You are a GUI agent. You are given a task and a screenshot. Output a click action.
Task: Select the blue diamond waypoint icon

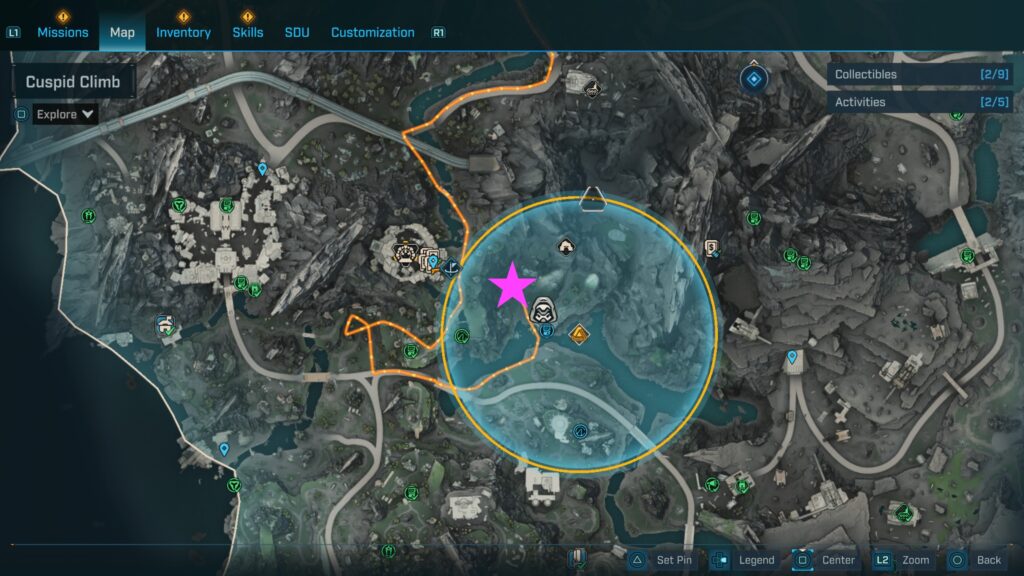point(754,78)
